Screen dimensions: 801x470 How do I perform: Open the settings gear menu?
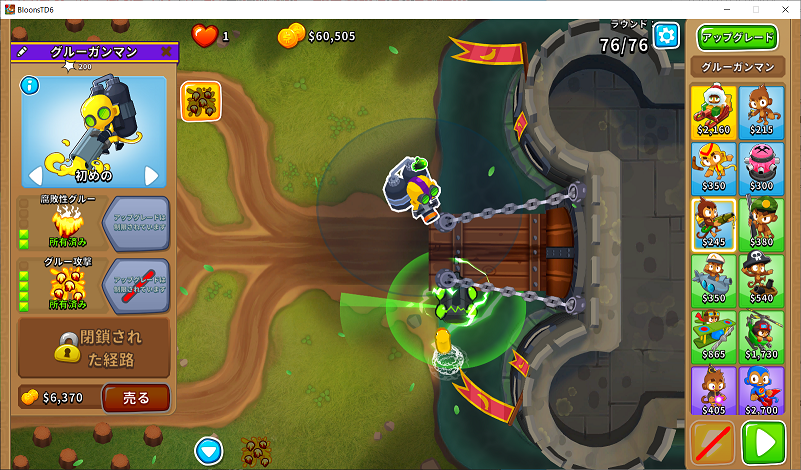(x=666, y=36)
